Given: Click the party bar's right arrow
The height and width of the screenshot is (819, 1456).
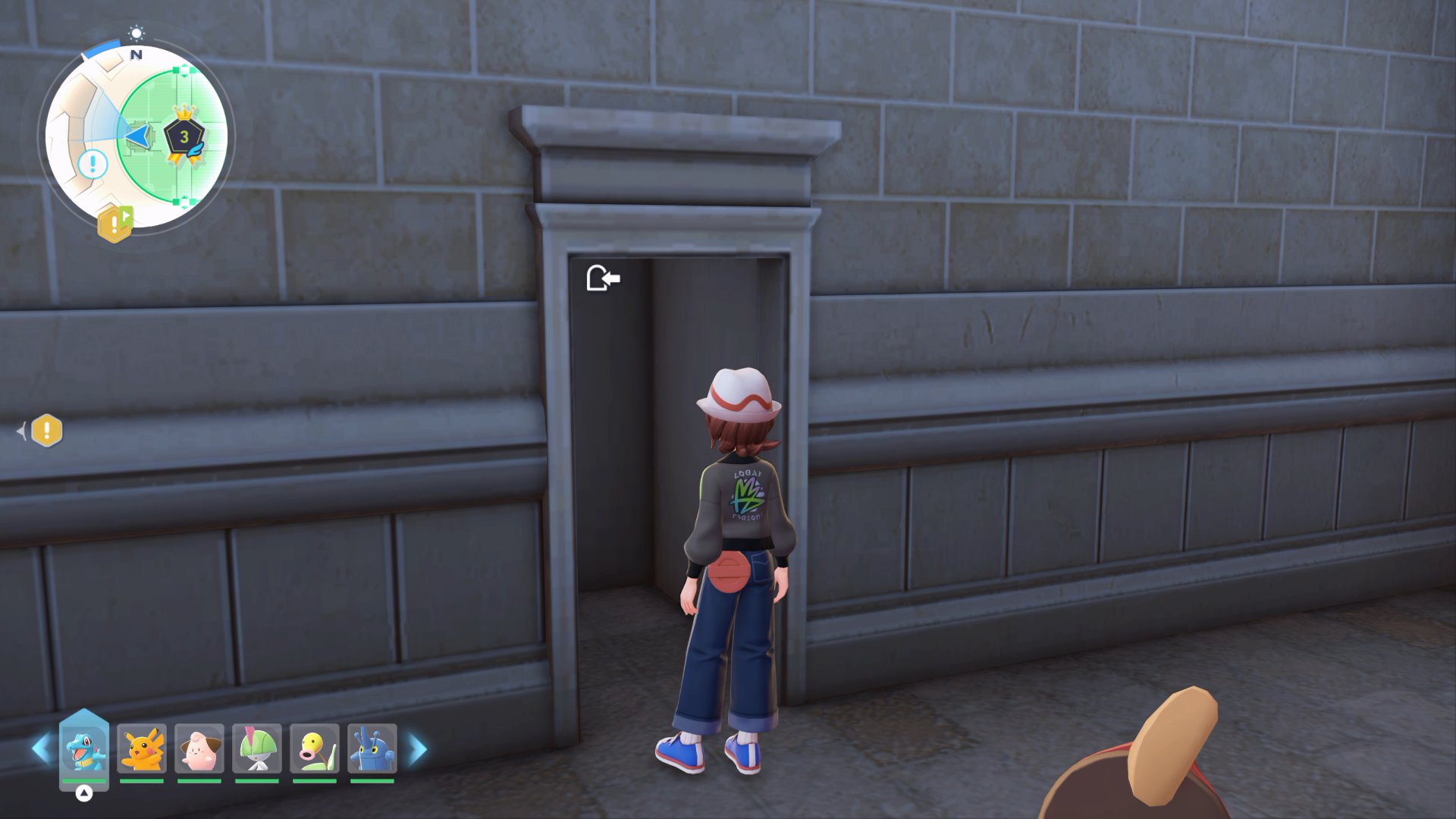Looking at the screenshot, I should pyautogui.click(x=418, y=749).
